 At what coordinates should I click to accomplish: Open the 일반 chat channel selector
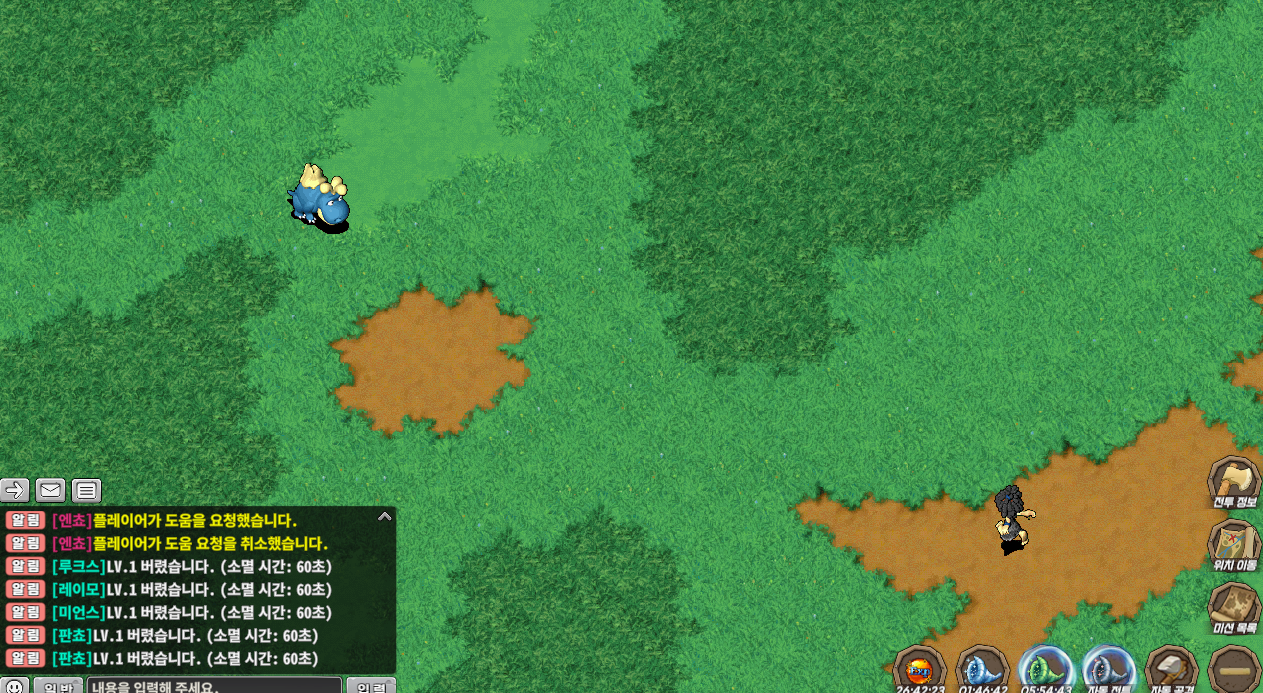[58, 686]
